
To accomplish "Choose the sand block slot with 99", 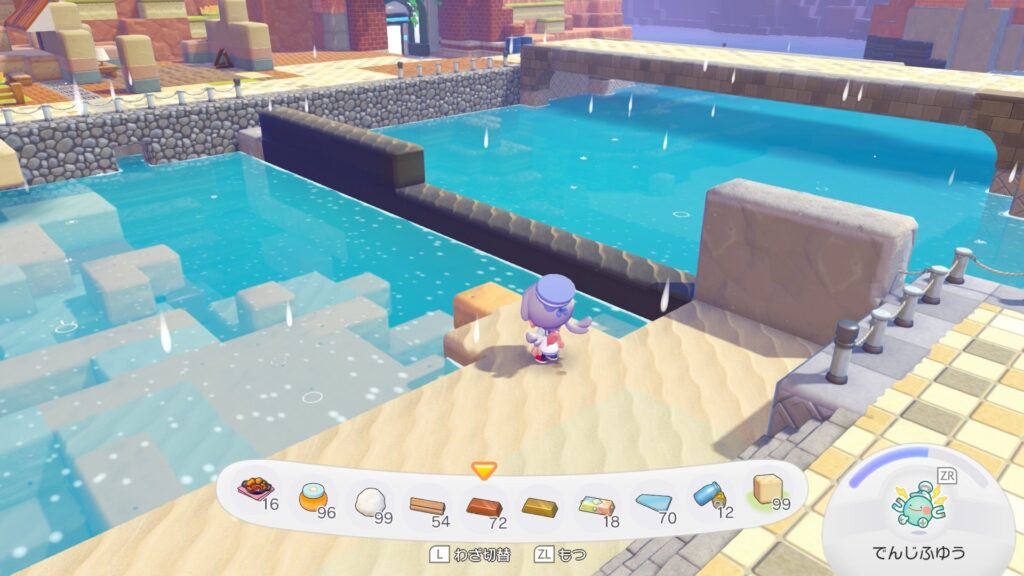I will pos(767,489).
